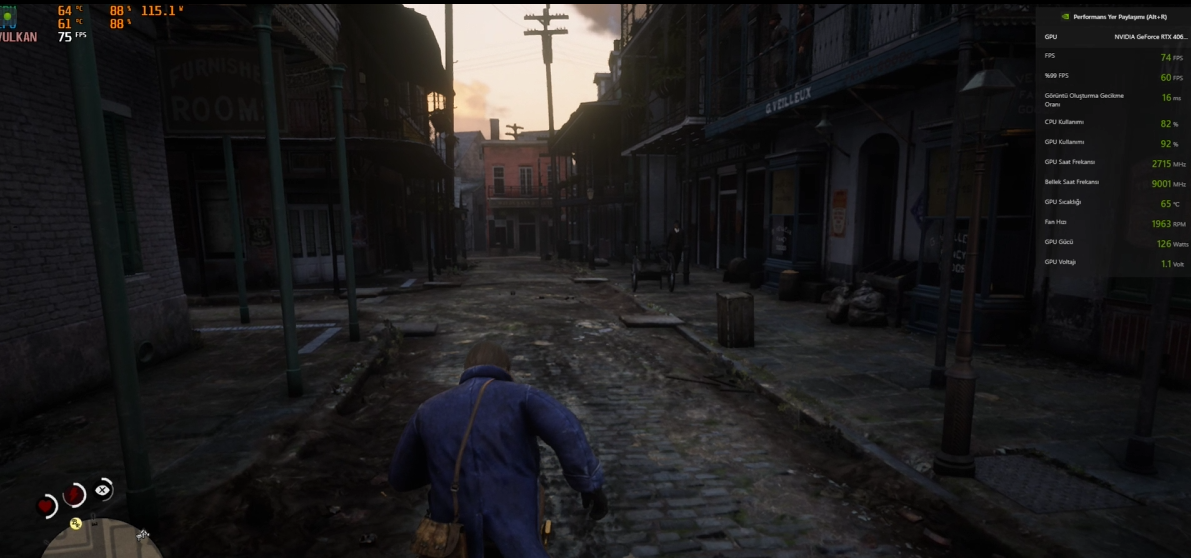Viewport: 1191px width, 558px height.
Task: Select the lightning bolt stamina core icon
Action: [75, 494]
